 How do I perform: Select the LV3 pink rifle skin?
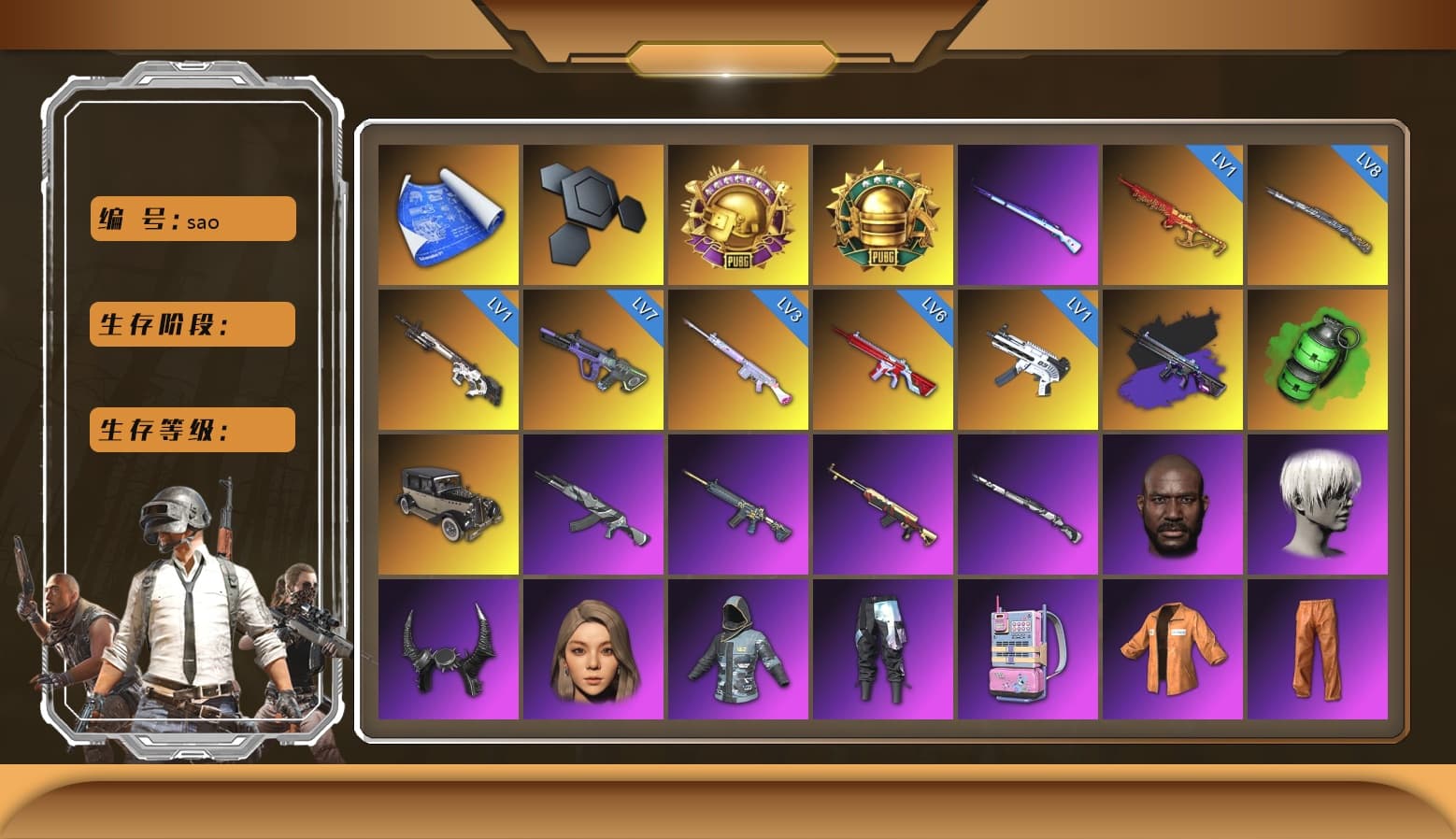[x=738, y=360]
